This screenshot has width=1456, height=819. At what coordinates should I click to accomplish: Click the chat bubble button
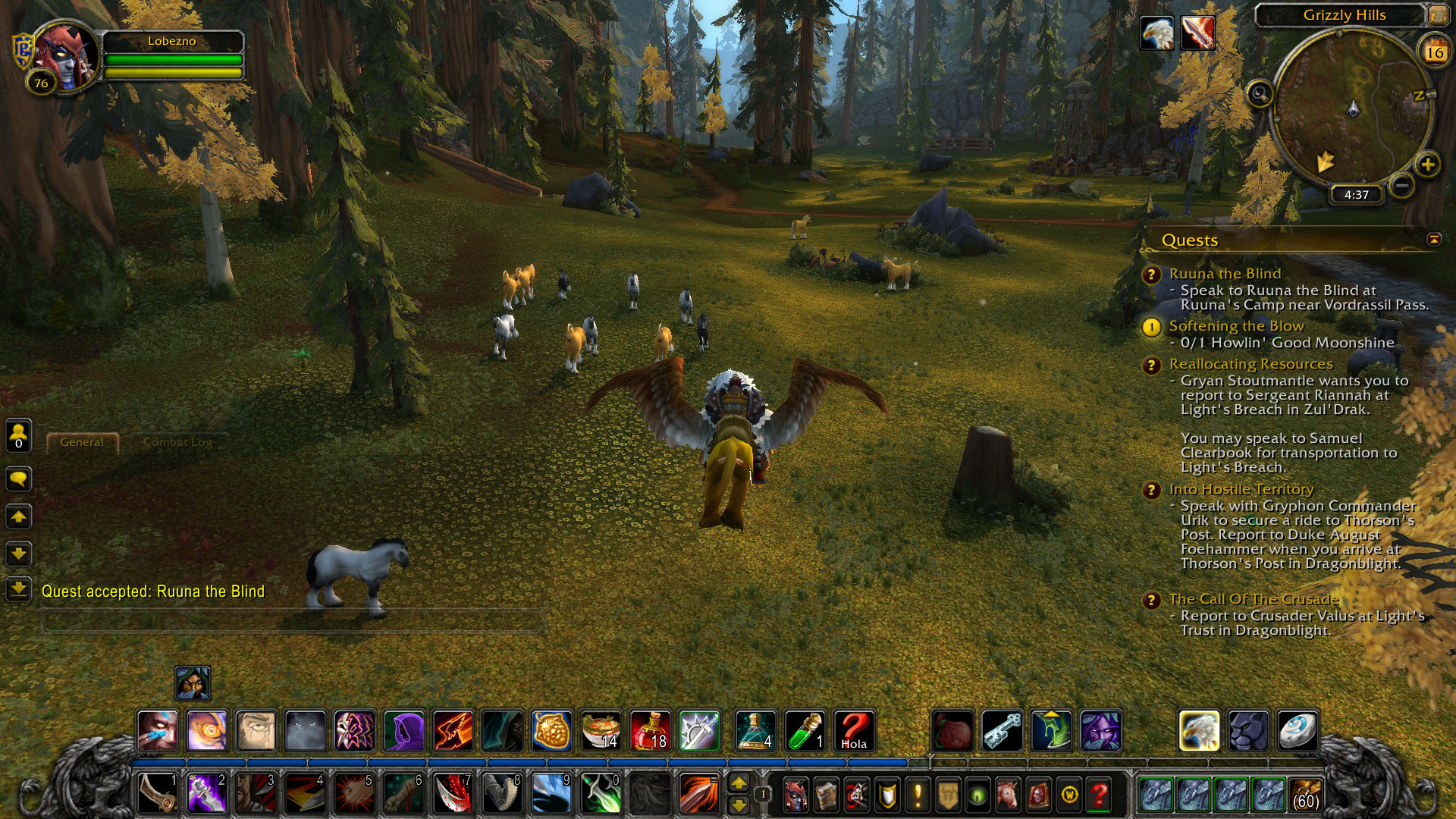coord(19,479)
